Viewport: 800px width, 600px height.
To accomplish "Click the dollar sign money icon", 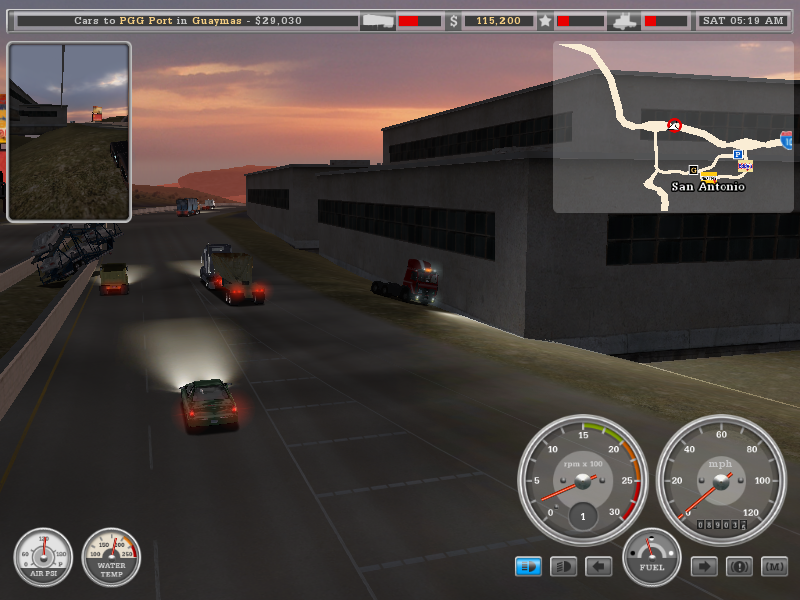I will click(x=453, y=20).
